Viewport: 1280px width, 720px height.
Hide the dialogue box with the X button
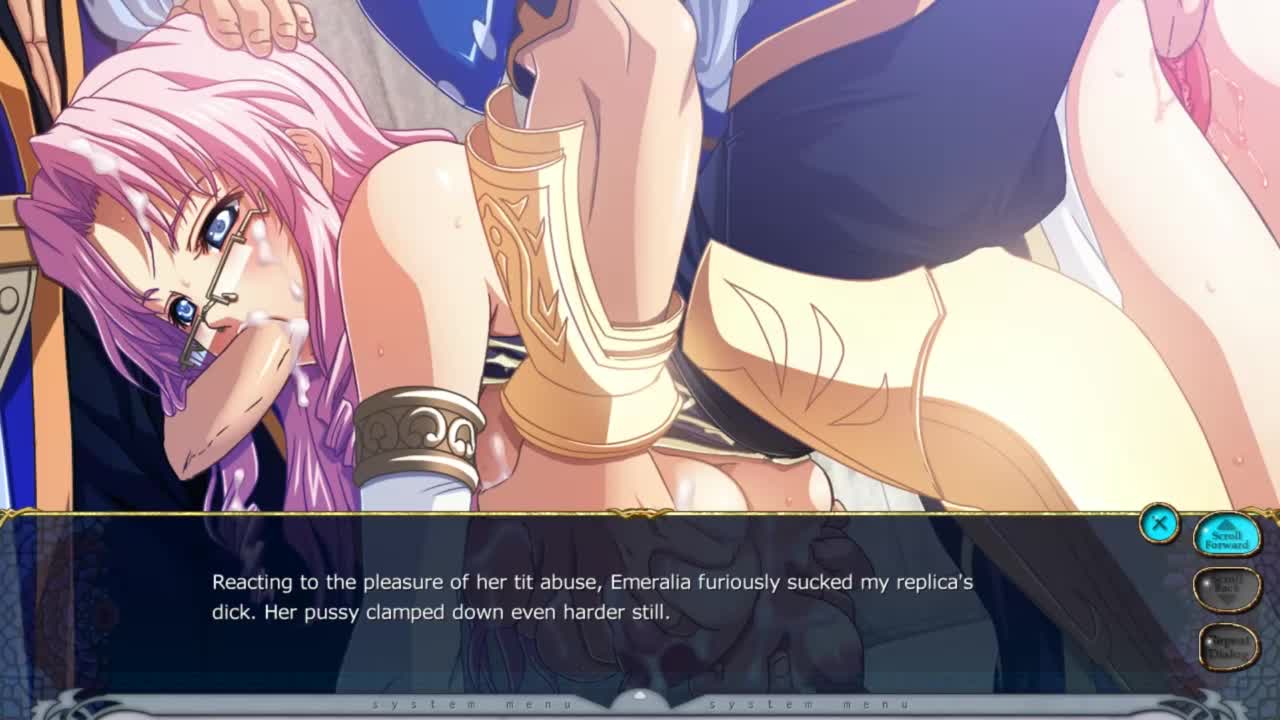(1159, 523)
